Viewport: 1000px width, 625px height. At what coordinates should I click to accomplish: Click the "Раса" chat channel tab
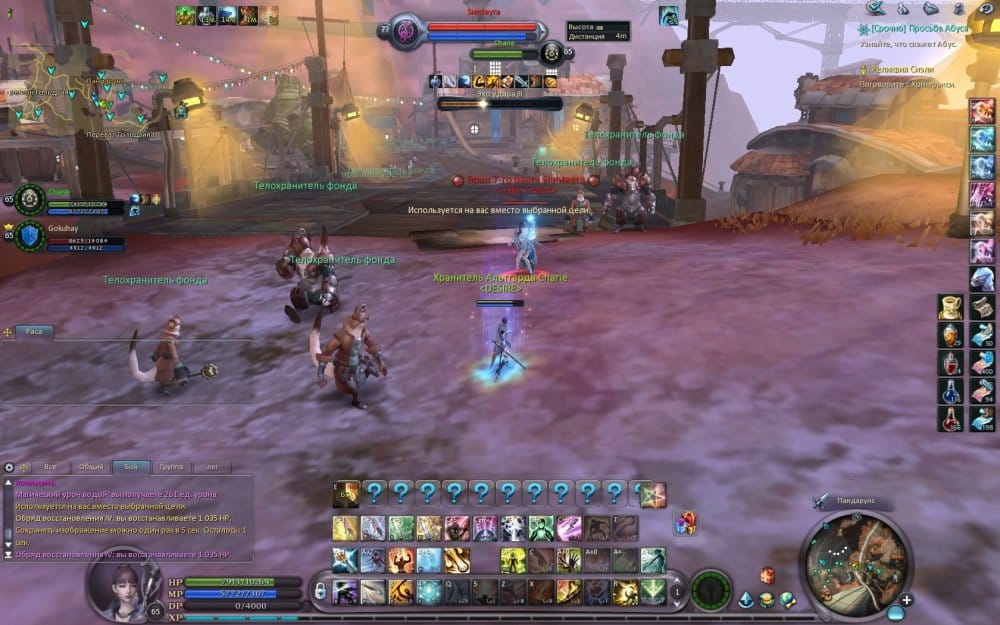pos(33,331)
